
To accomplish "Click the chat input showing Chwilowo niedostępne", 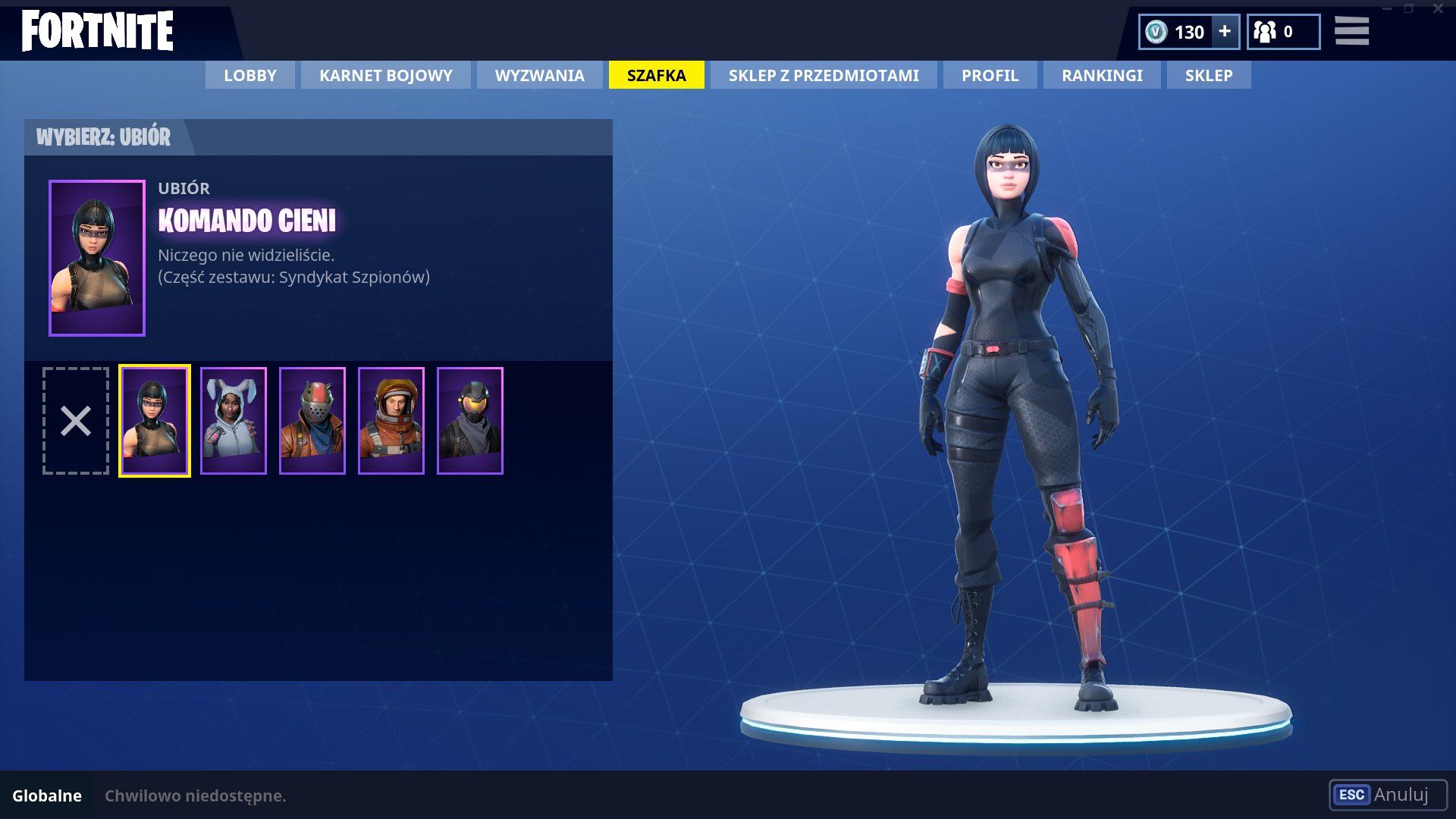I will point(196,795).
